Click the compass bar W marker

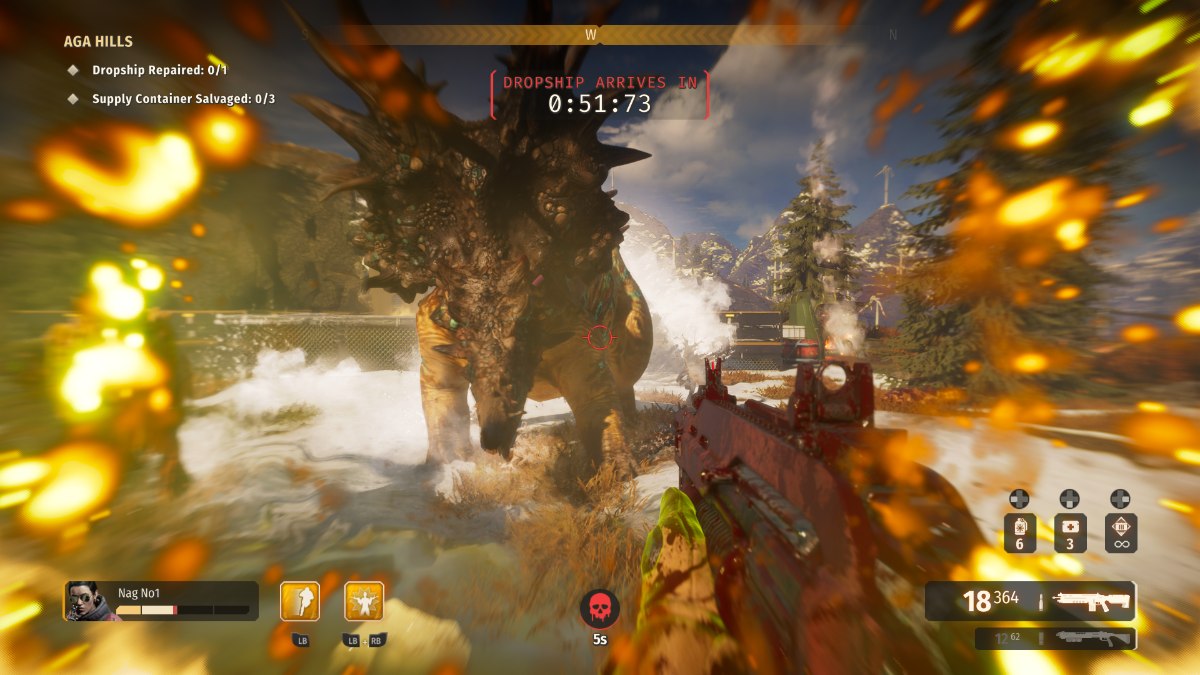591,34
